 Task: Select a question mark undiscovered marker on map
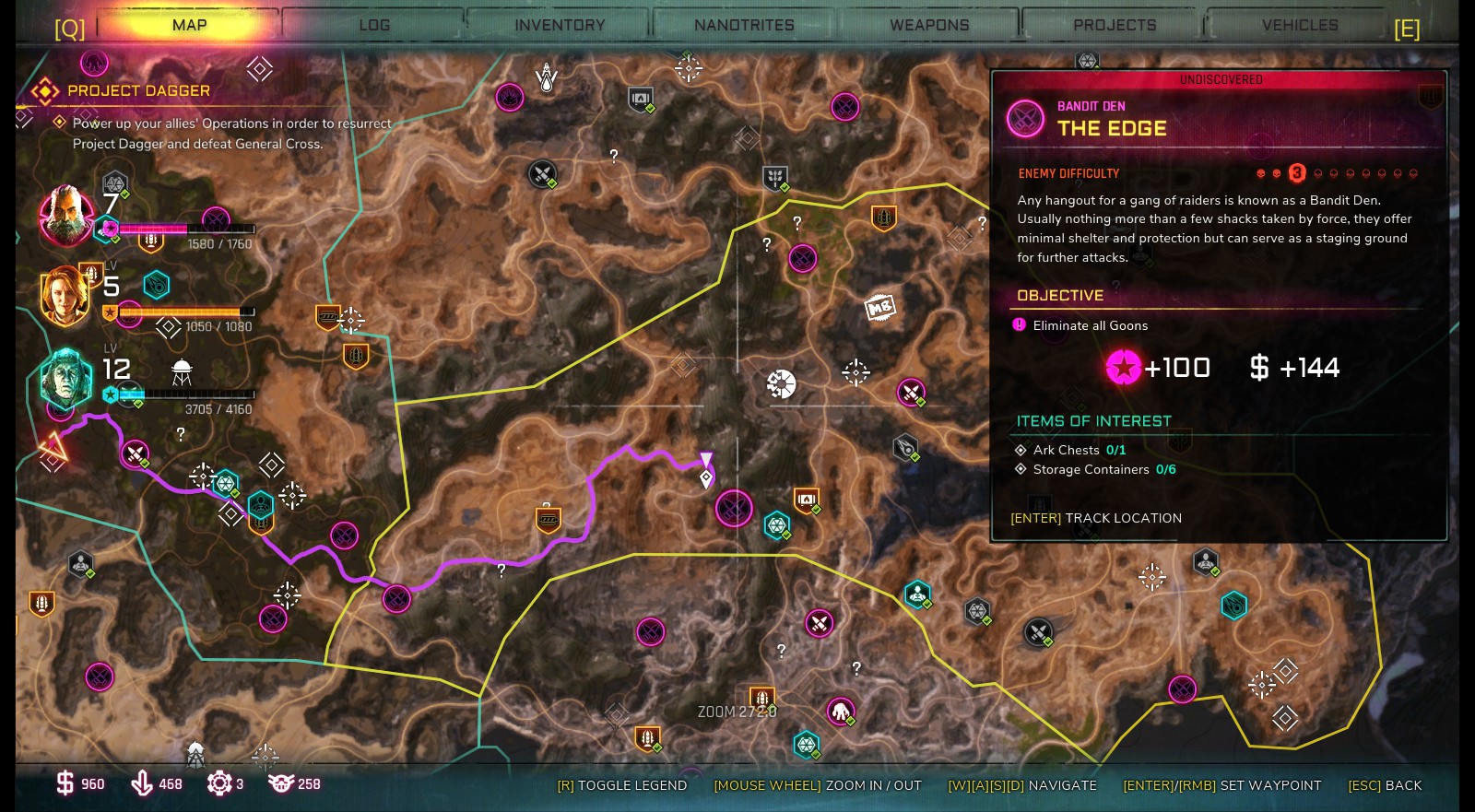pos(614,155)
